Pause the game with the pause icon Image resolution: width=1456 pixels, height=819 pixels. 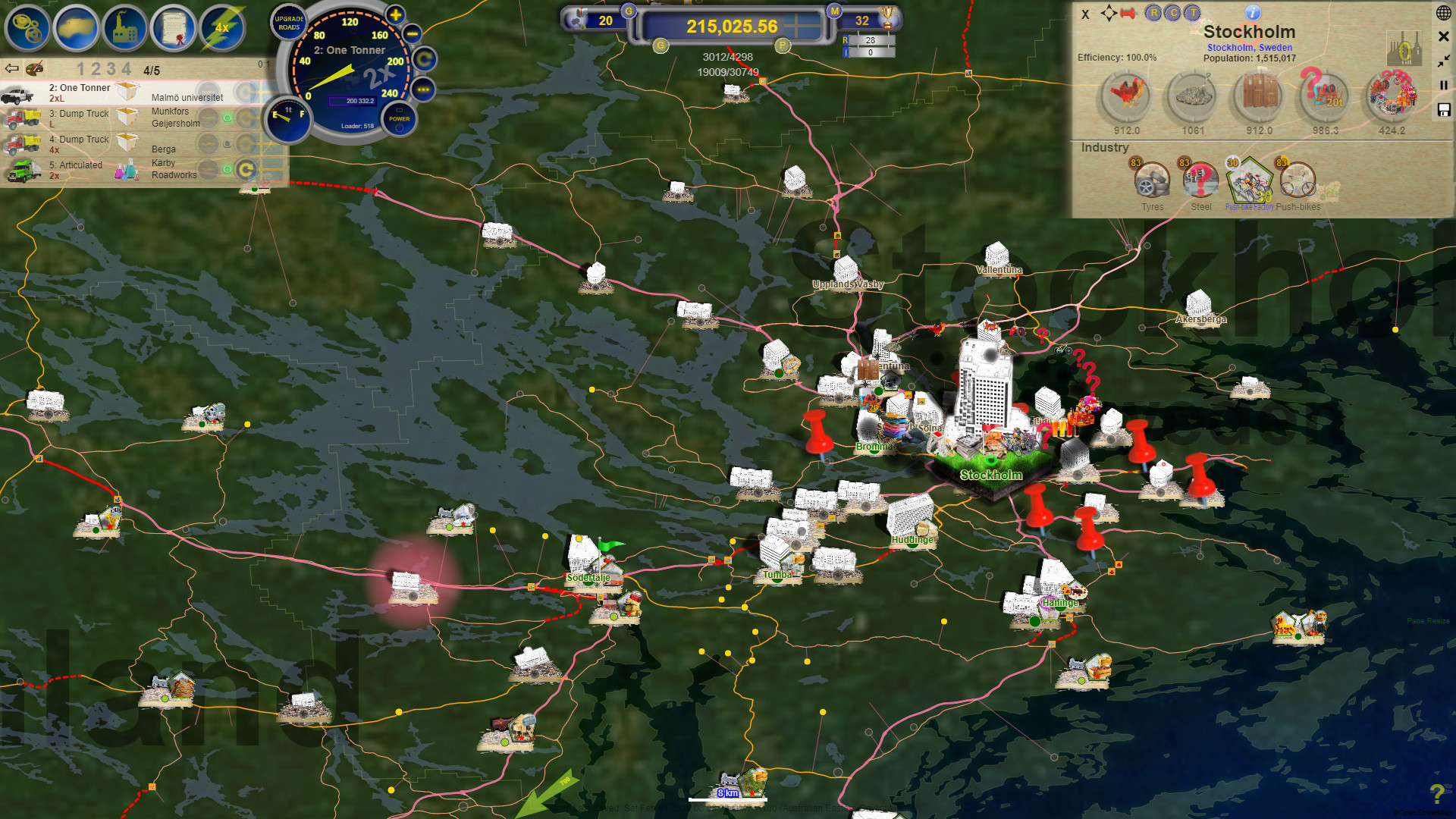tap(1443, 85)
